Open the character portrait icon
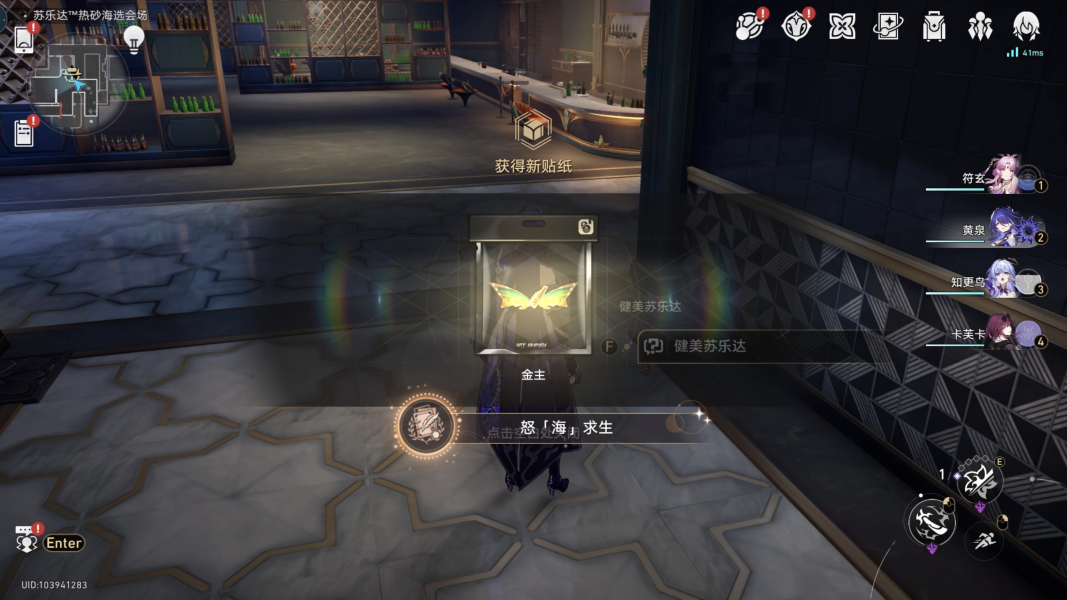Screen dimensions: 1067x600 (x=1026, y=26)
